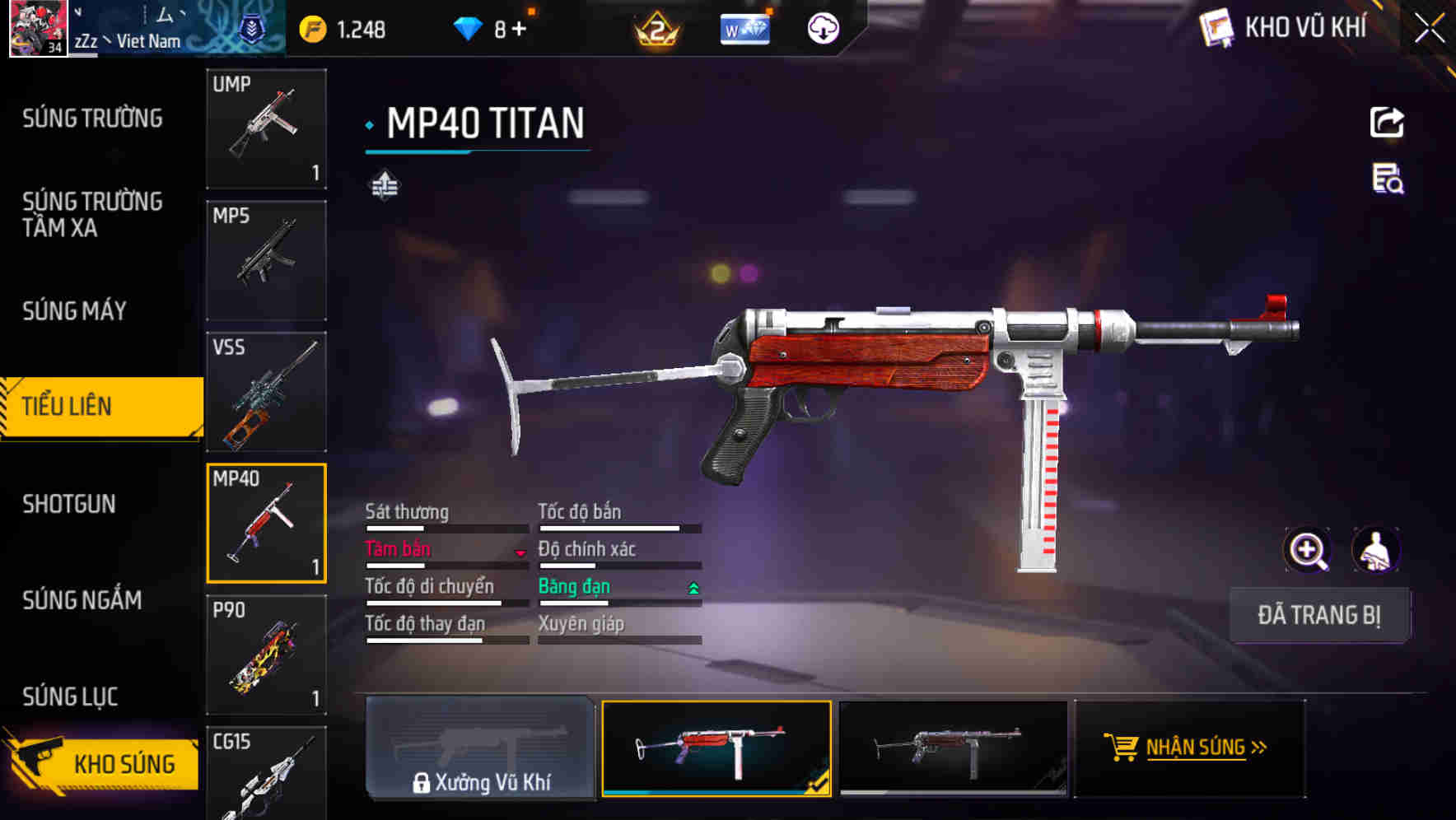1456x820 pixels.
Task: Select the UMP weapon tile
Action: tap(266, 128)
